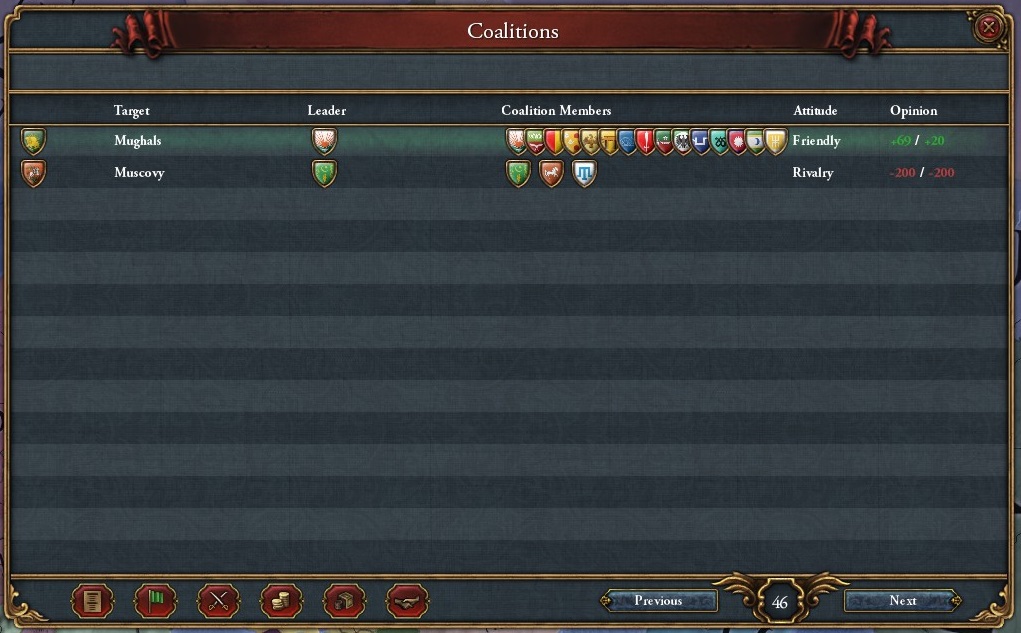Sort the list by Opinion column
The height and width of the screenshot is (633, 1021).
click(913, 111)
